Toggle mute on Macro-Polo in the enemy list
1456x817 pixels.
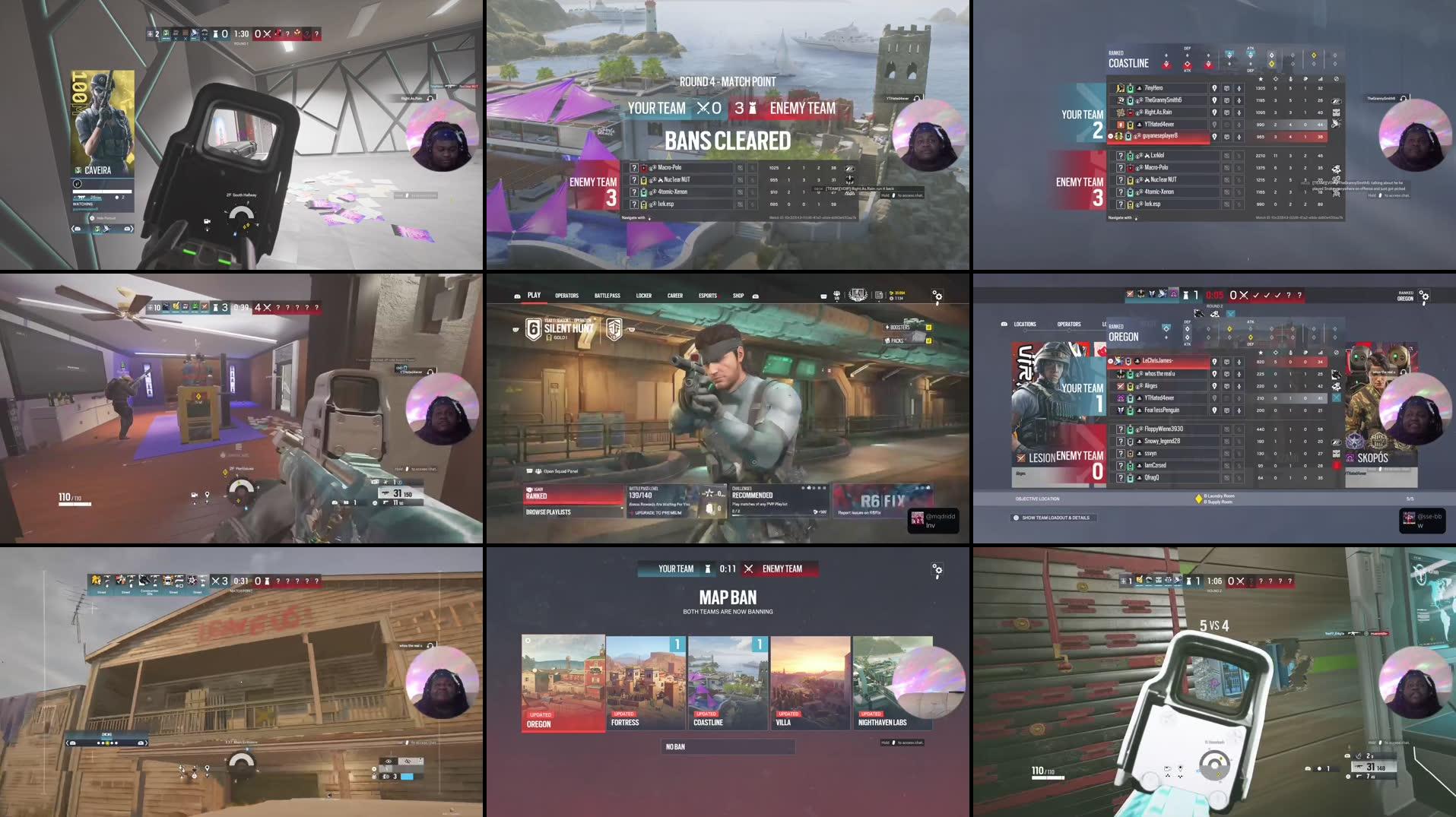1239,166
